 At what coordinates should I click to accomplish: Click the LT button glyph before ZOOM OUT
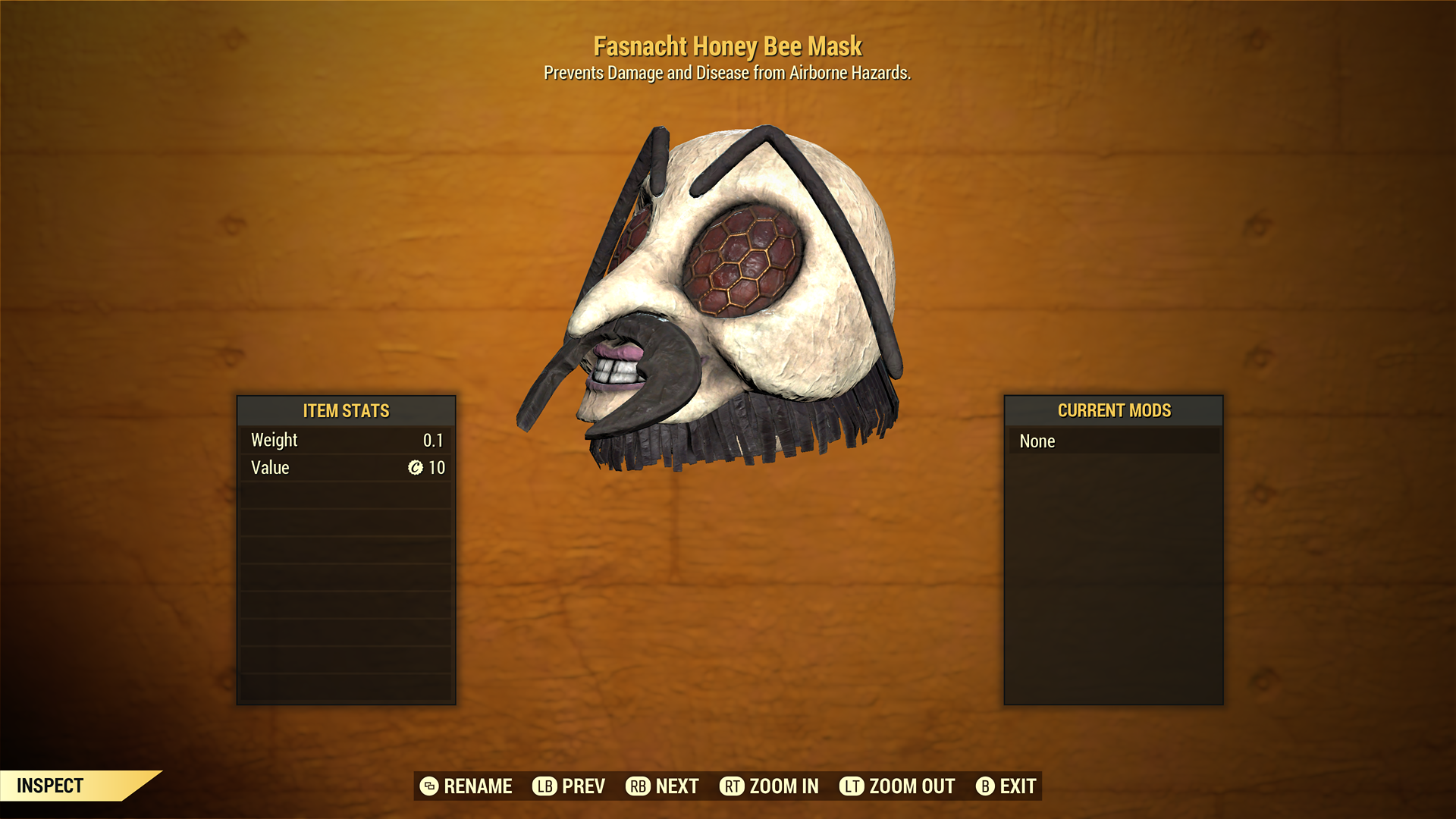click(852, 786)
